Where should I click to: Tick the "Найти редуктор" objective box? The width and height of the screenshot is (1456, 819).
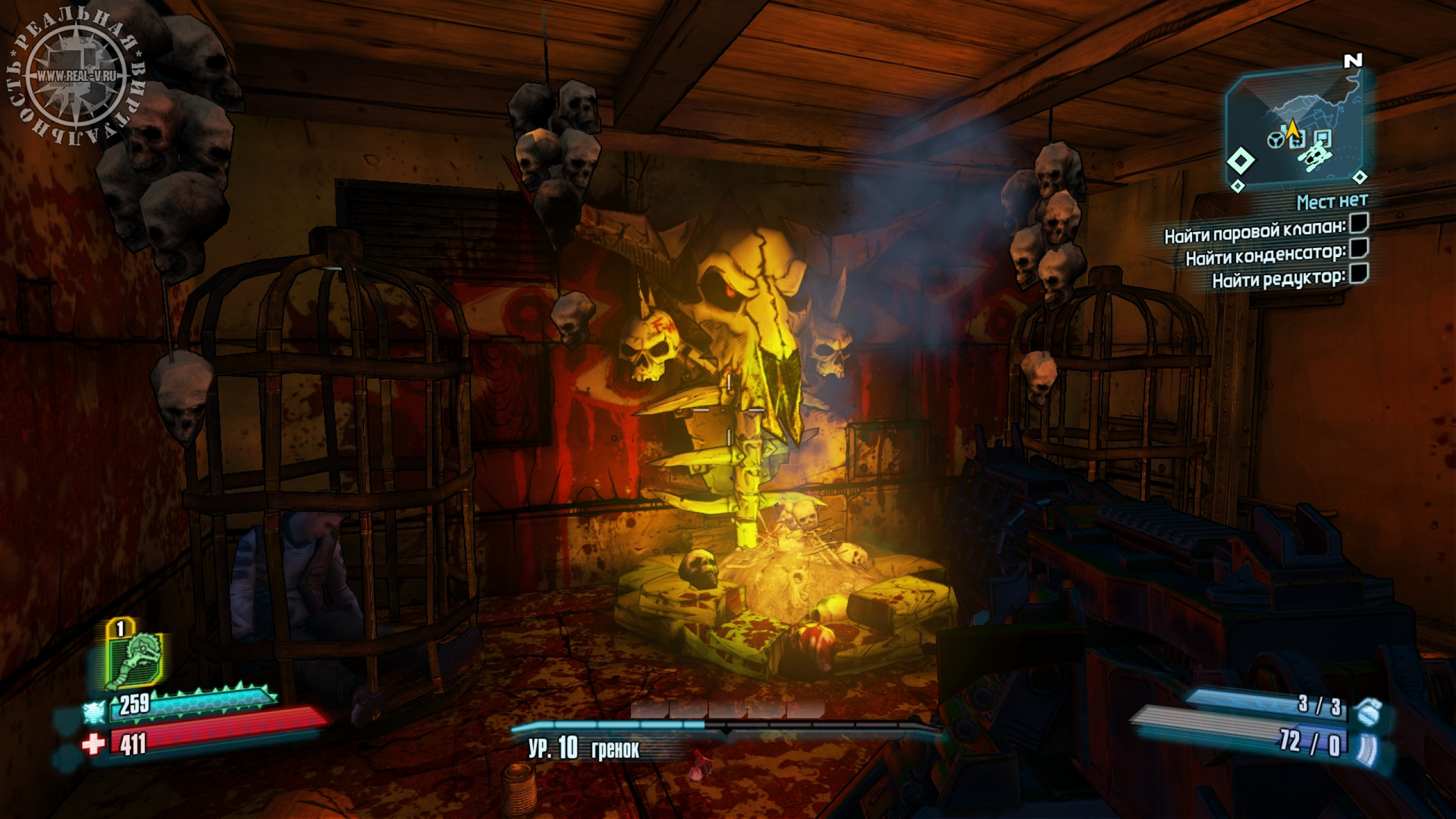pyautogui.click(x=1359, y=274)
